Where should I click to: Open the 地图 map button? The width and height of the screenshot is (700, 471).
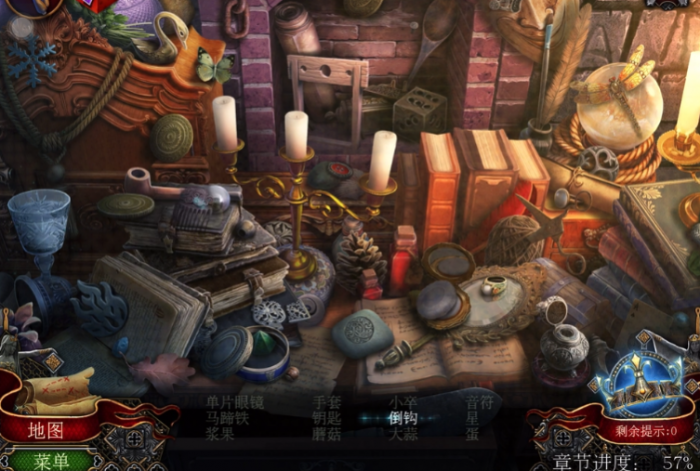[46, 430]
